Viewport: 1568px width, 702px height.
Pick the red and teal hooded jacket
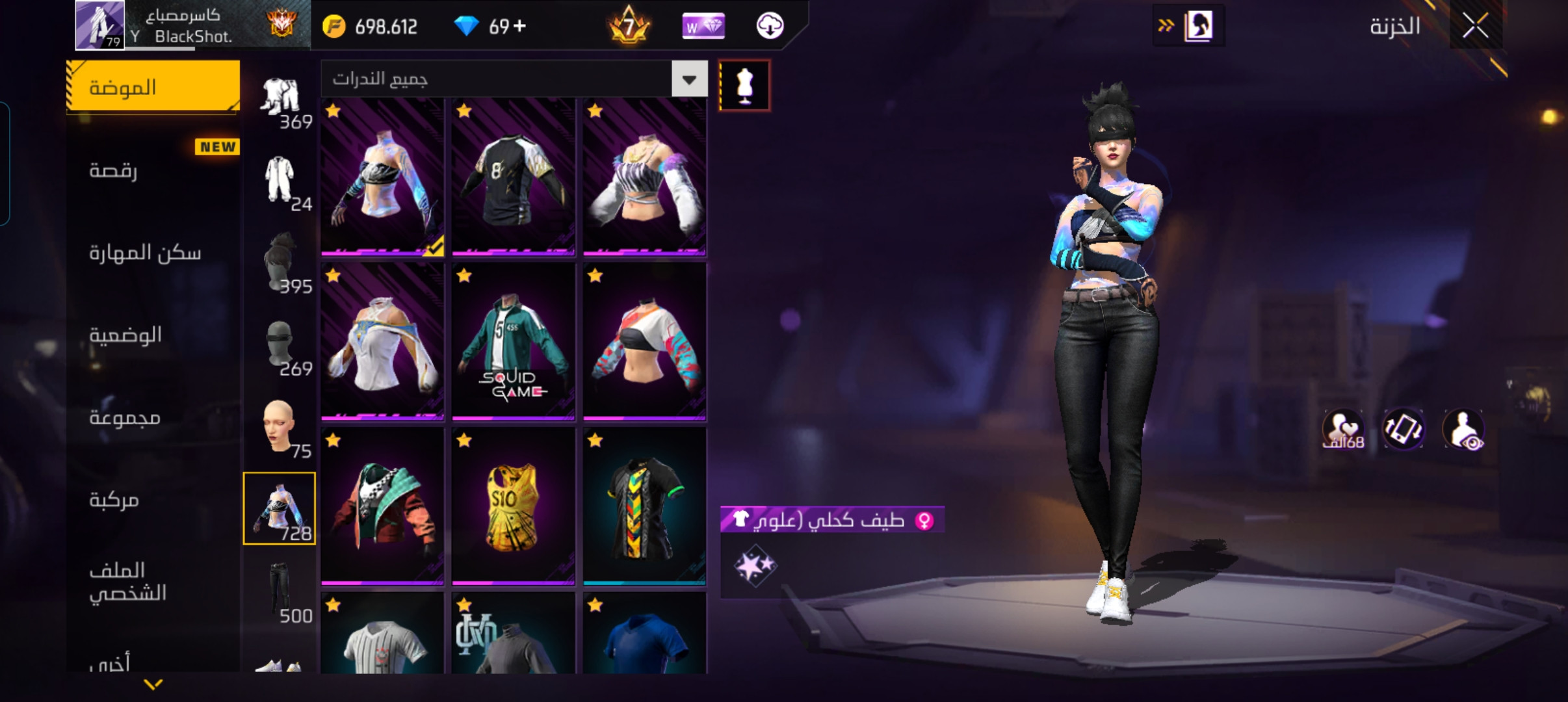click(x=382, y=507)
